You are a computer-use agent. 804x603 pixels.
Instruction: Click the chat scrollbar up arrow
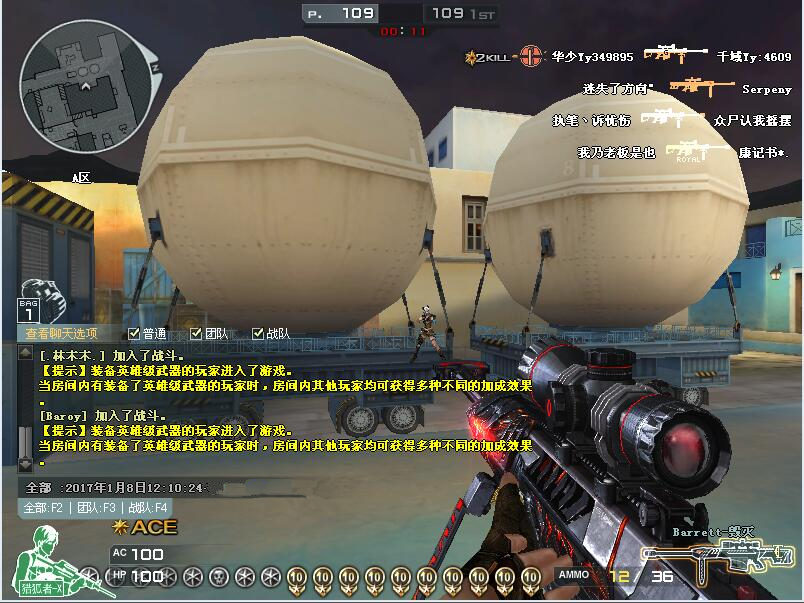[x=25, y=354]
